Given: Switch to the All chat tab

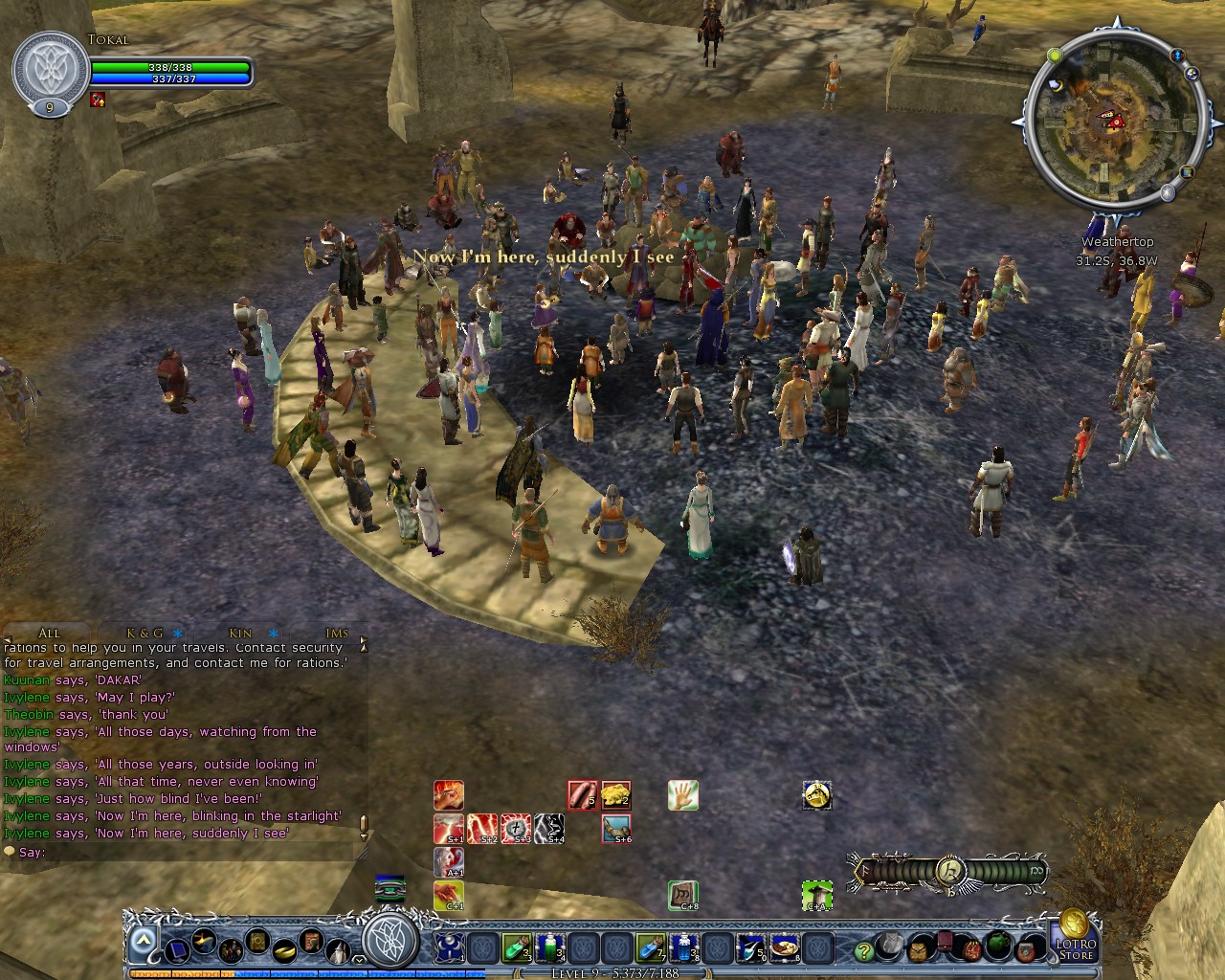Looking at the screenshot, I should coord(48,633).
